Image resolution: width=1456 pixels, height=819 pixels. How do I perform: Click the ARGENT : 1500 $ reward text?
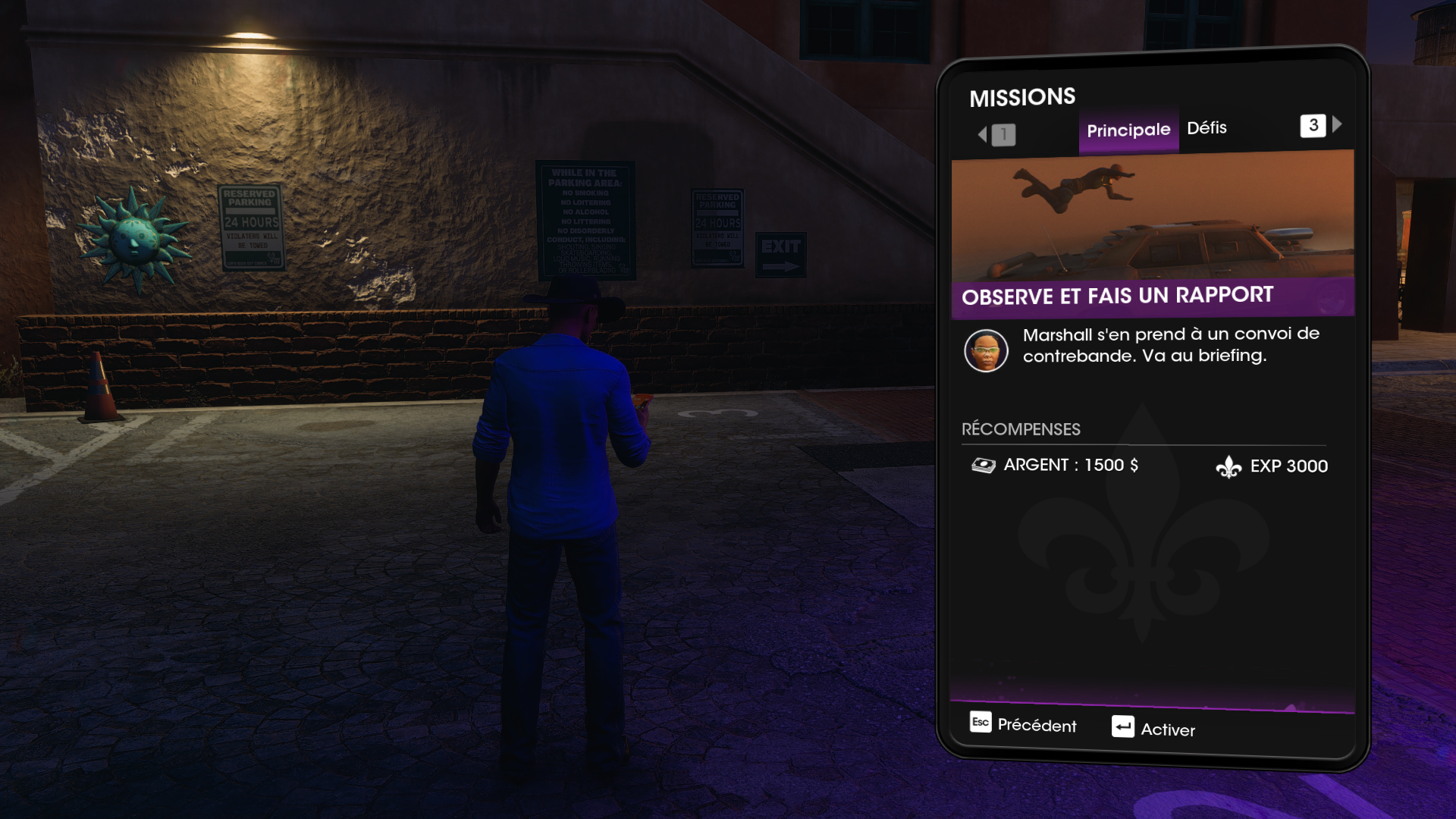pyautogui.click(x=1070, y=465)
